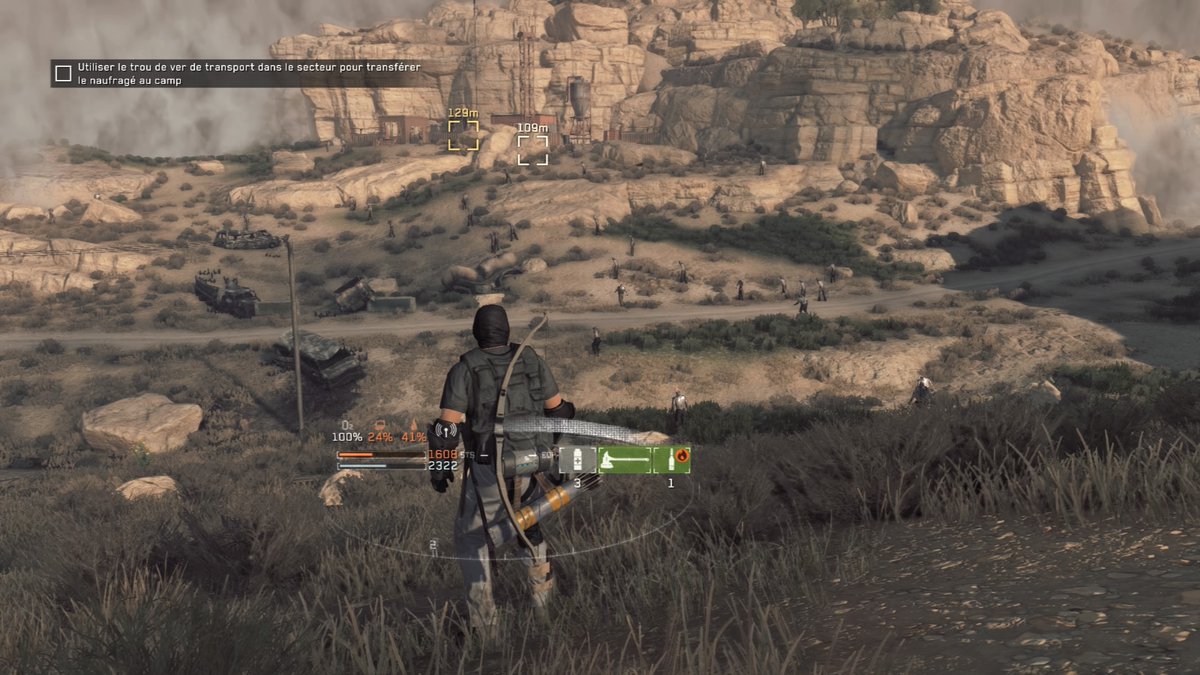Screen dimensions: 1200x675
Task: Tick the mission objective checkbox
Action: coord(63,73)
